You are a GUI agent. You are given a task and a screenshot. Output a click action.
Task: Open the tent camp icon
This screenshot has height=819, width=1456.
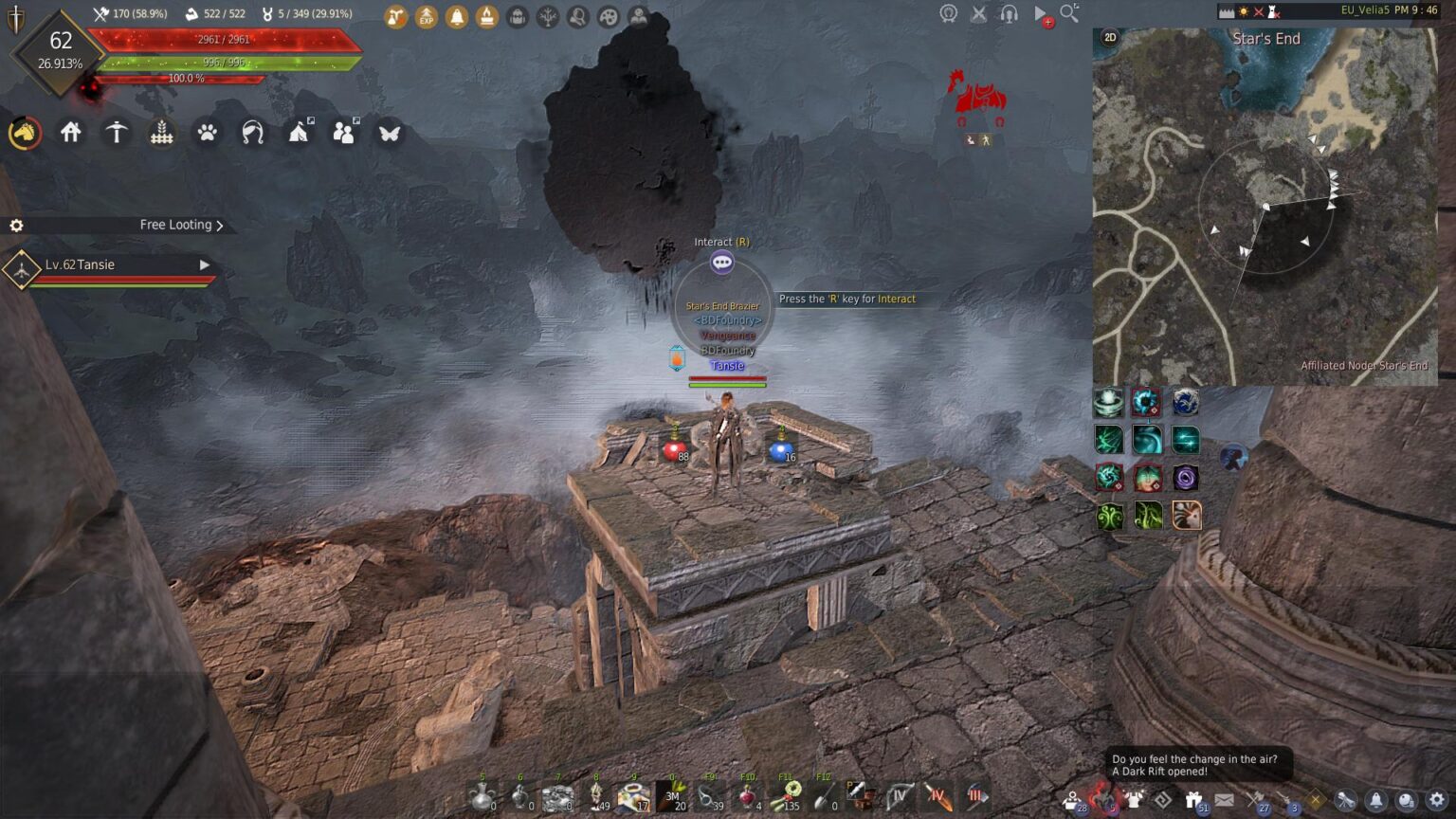[299, 133]
